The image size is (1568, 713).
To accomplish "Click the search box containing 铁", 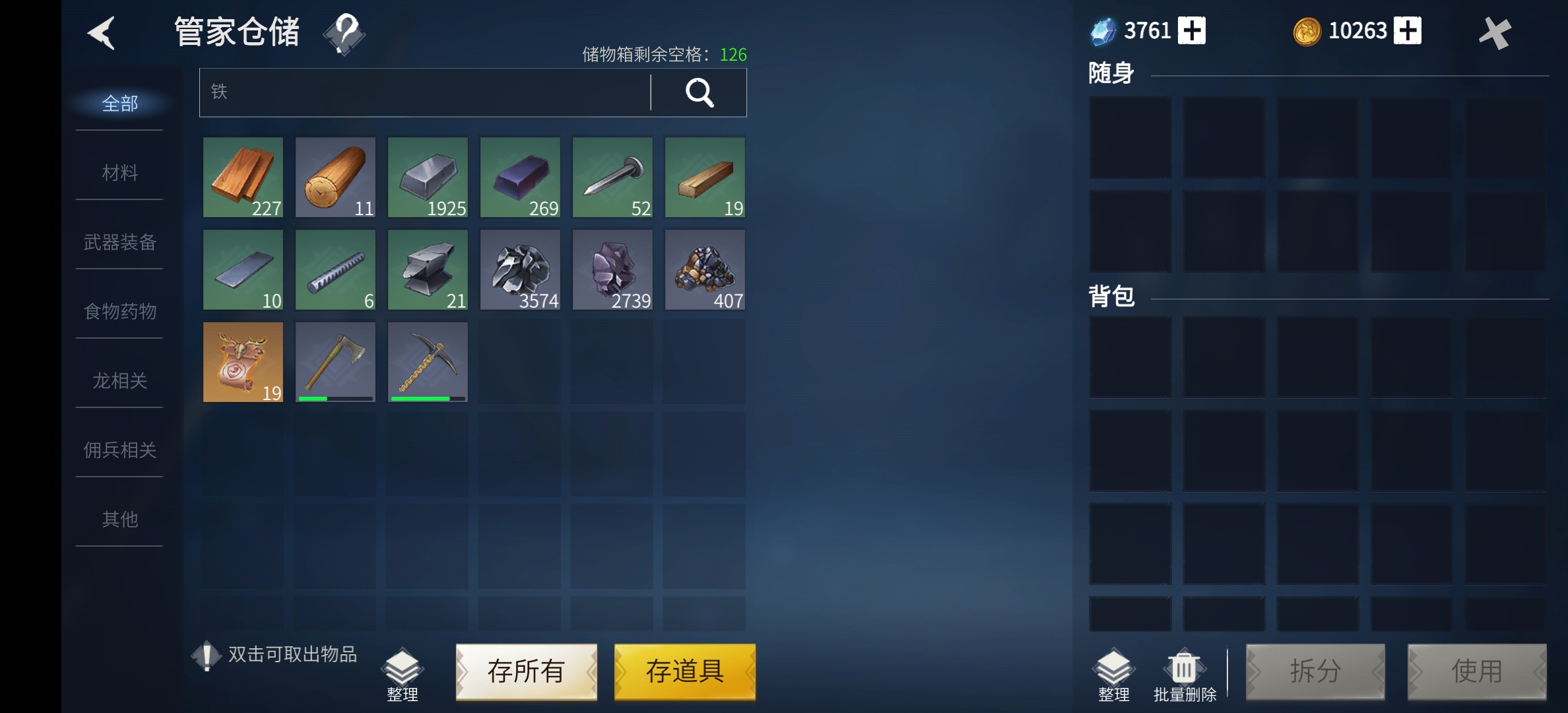I will click(422, 92).
